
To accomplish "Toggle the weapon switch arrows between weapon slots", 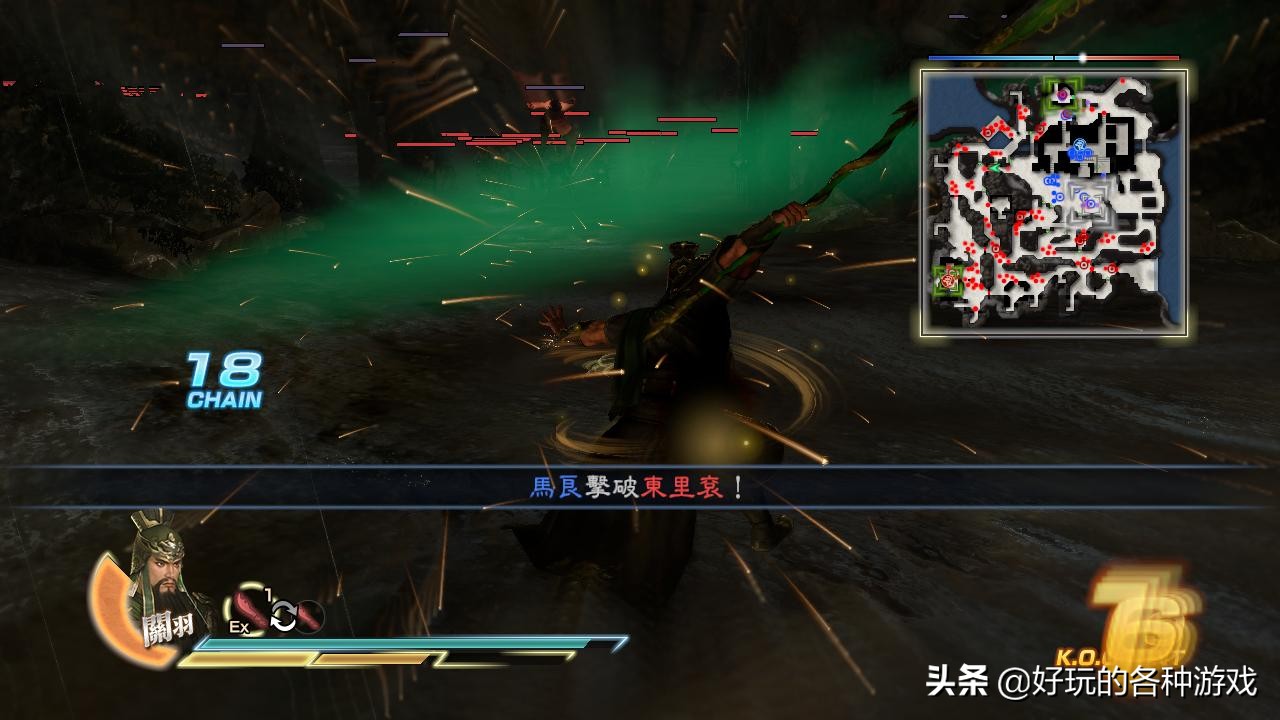I will [x=283, y=617].
